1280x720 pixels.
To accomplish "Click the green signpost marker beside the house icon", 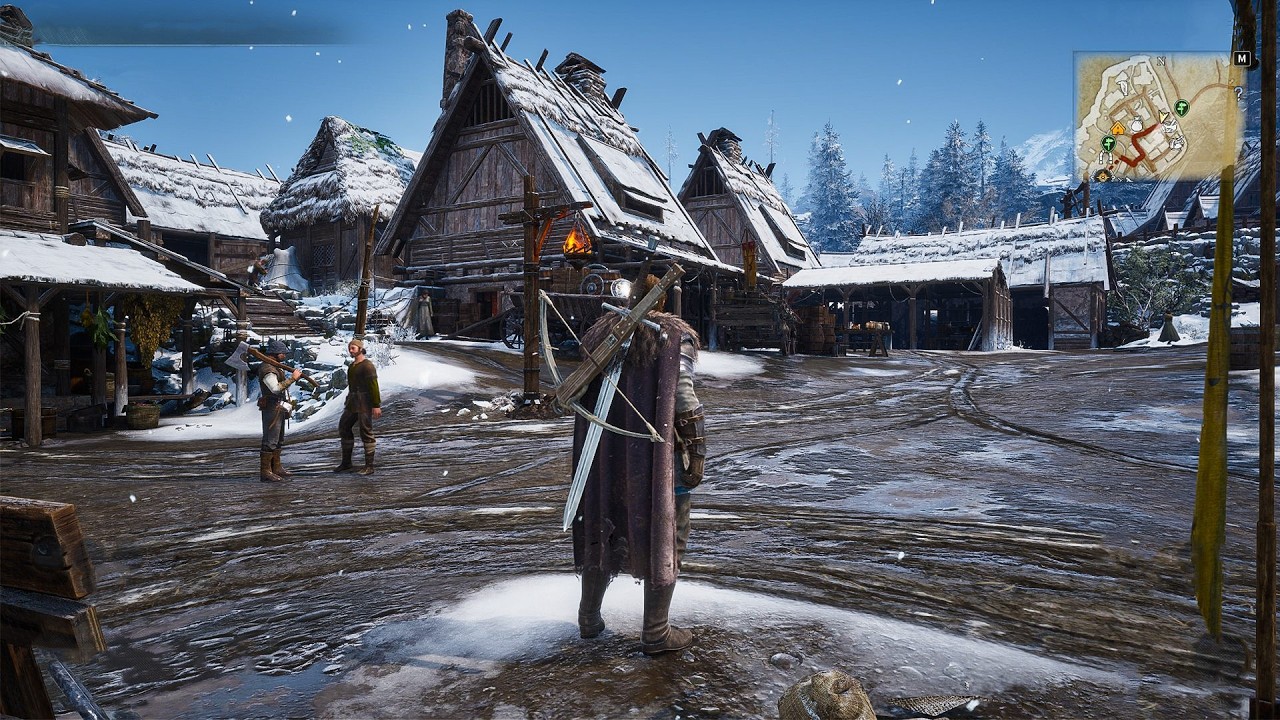I will [1108, 143].
